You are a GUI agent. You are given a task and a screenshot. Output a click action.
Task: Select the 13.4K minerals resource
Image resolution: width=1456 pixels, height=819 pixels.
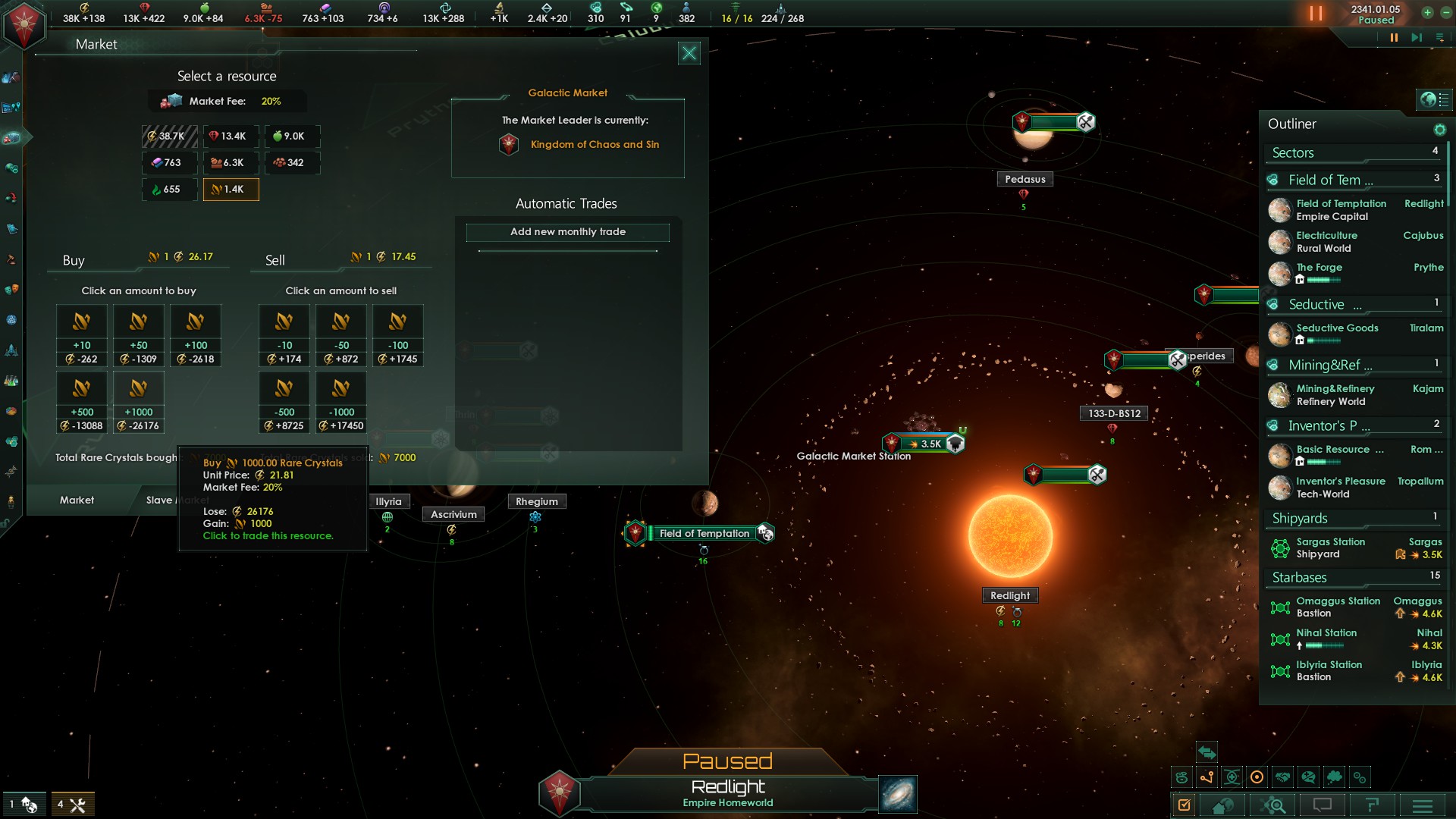[231, 136]
